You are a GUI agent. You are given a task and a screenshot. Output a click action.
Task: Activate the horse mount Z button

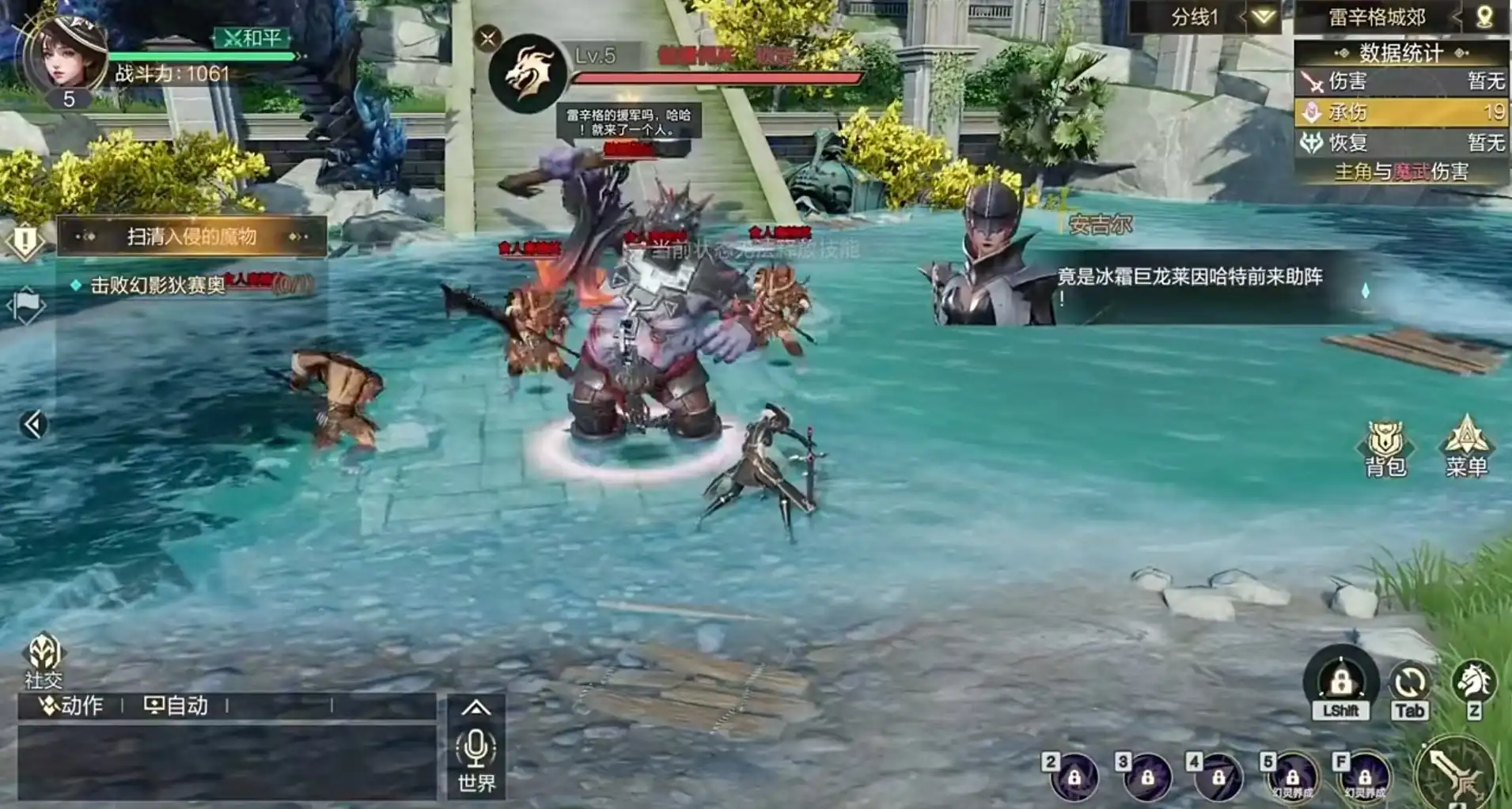click(1473, 686)
